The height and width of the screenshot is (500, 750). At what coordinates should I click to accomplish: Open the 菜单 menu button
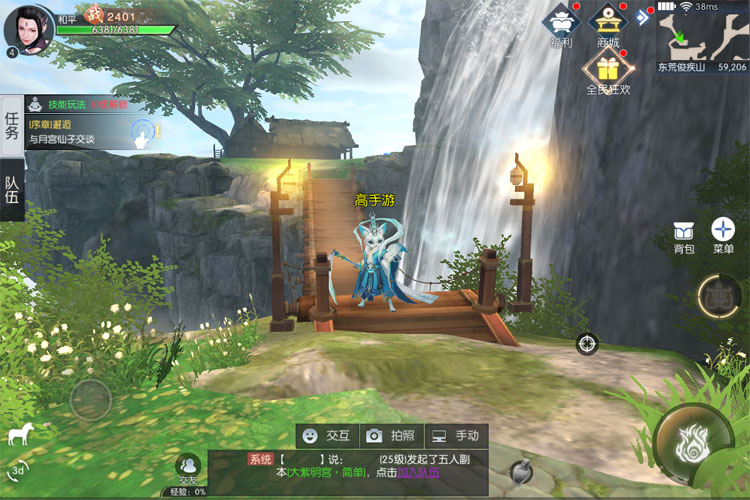(x=722, y=236)
